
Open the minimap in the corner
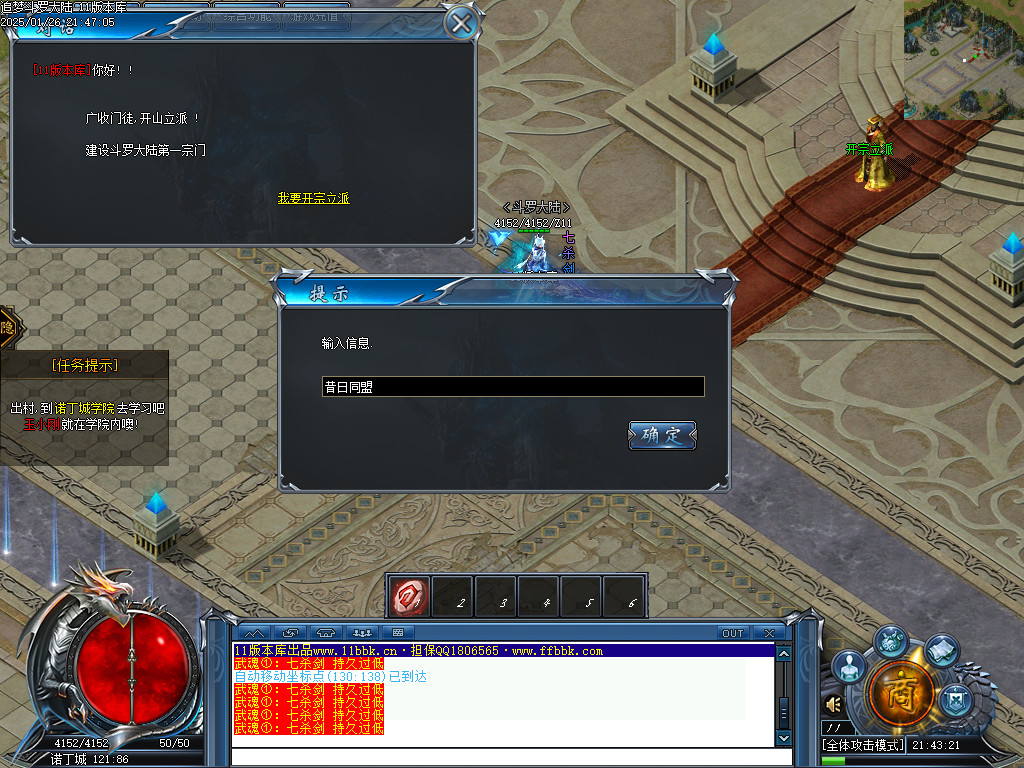pos(963,59)
